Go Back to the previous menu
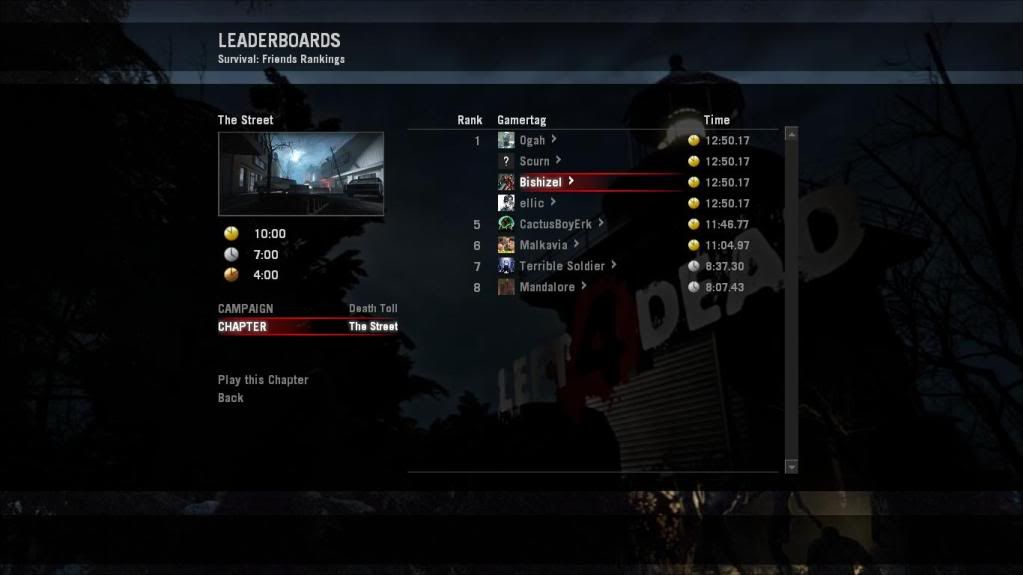Image resolution: width=1023 pixels, height=575 pixels. pyautogui.click(x=231, y=398)
